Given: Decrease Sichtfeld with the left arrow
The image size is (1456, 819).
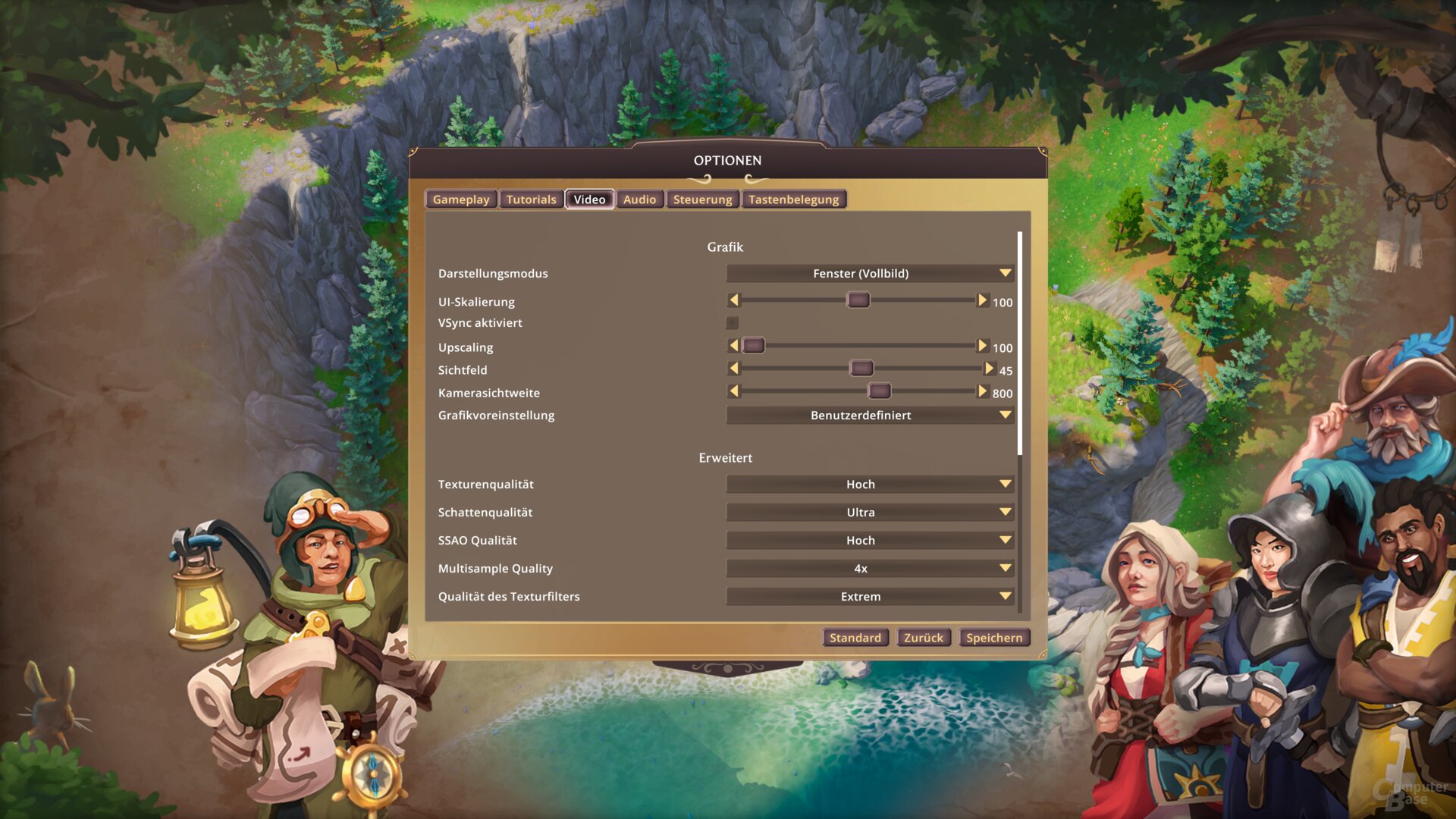Looking at the screenshot, I should click(x=733, y=369).
